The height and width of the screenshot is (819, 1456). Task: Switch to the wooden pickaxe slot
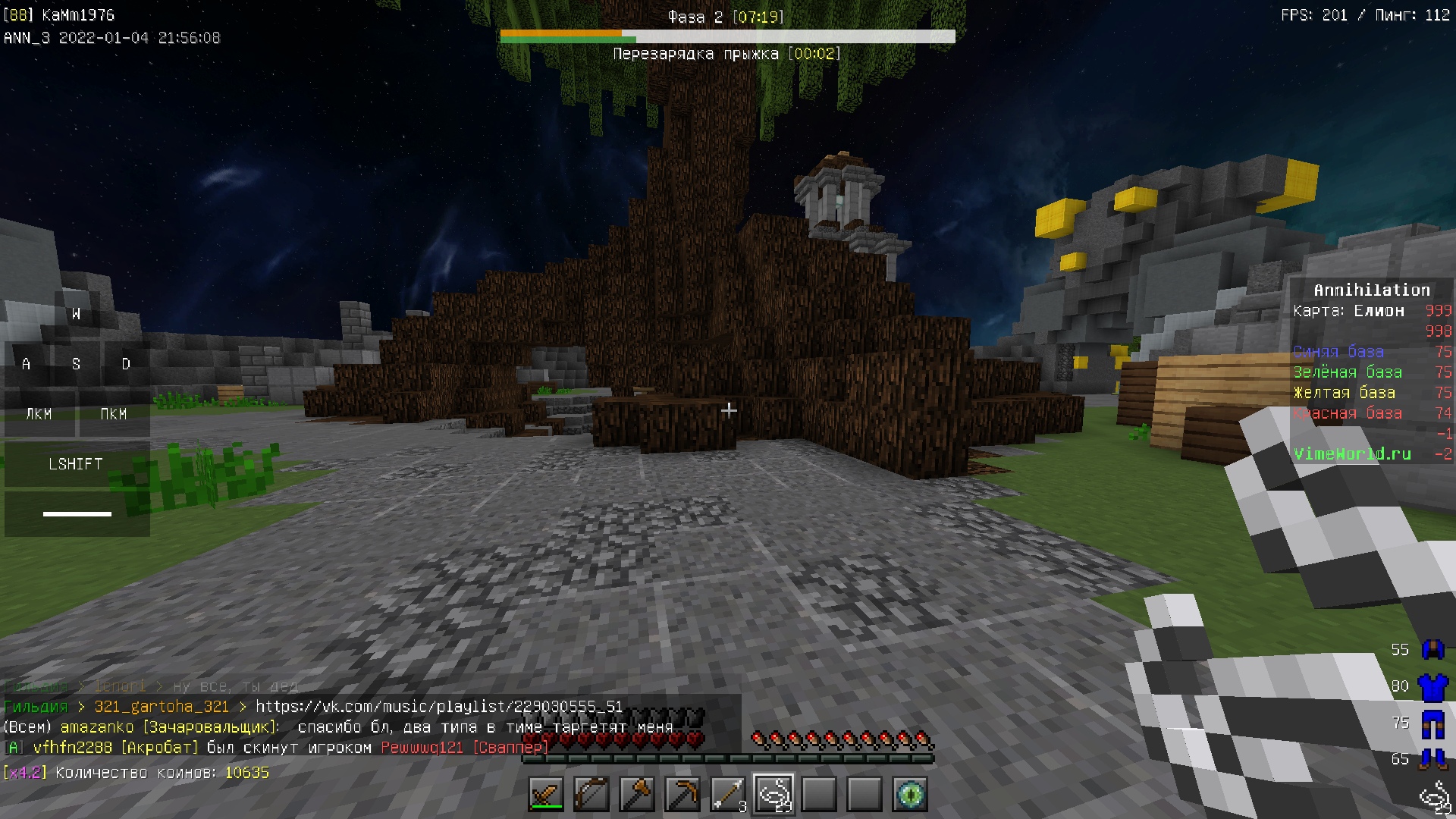[x=682, y=795]
